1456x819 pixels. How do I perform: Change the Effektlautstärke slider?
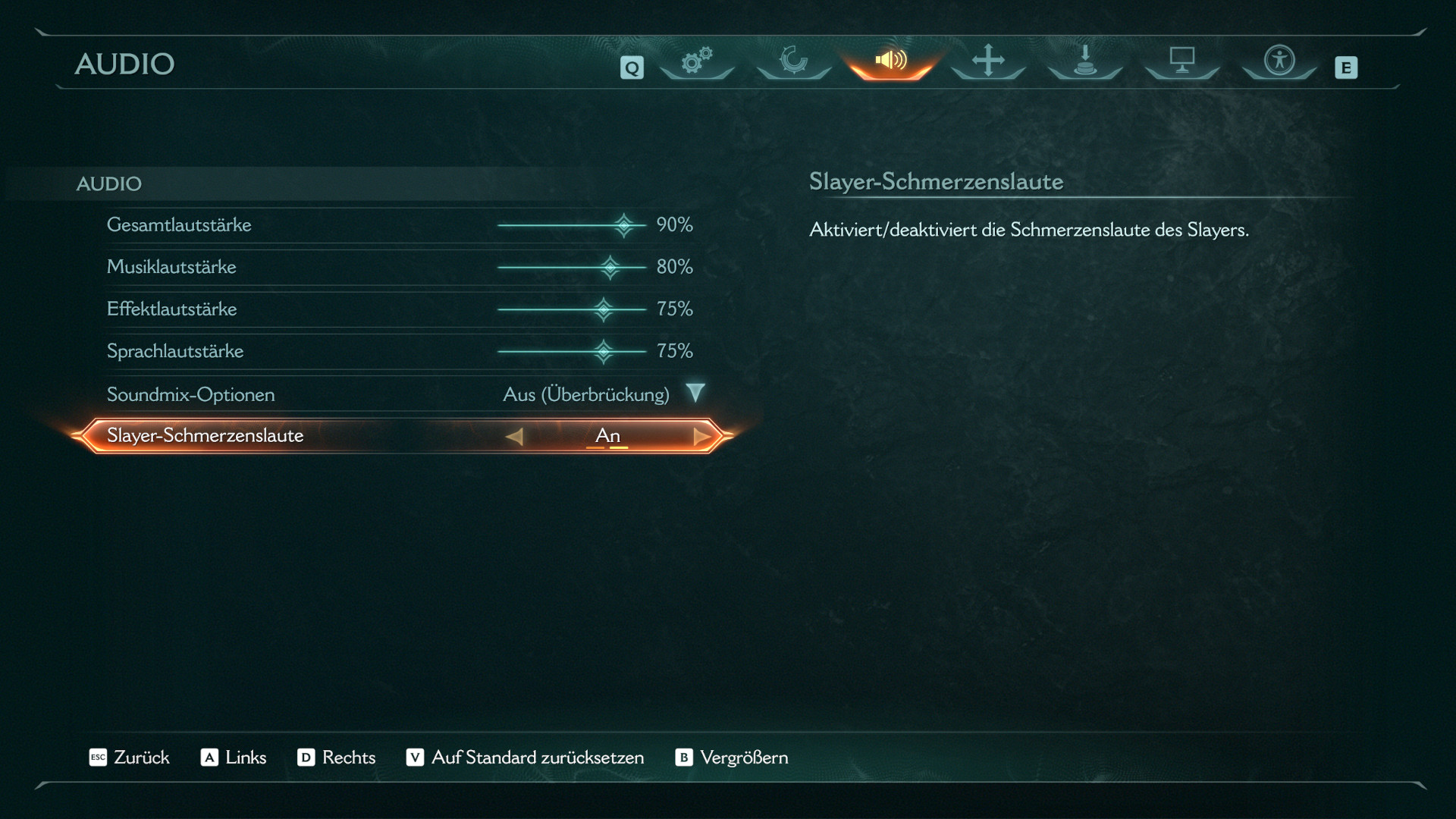click(x=603, y=309)
